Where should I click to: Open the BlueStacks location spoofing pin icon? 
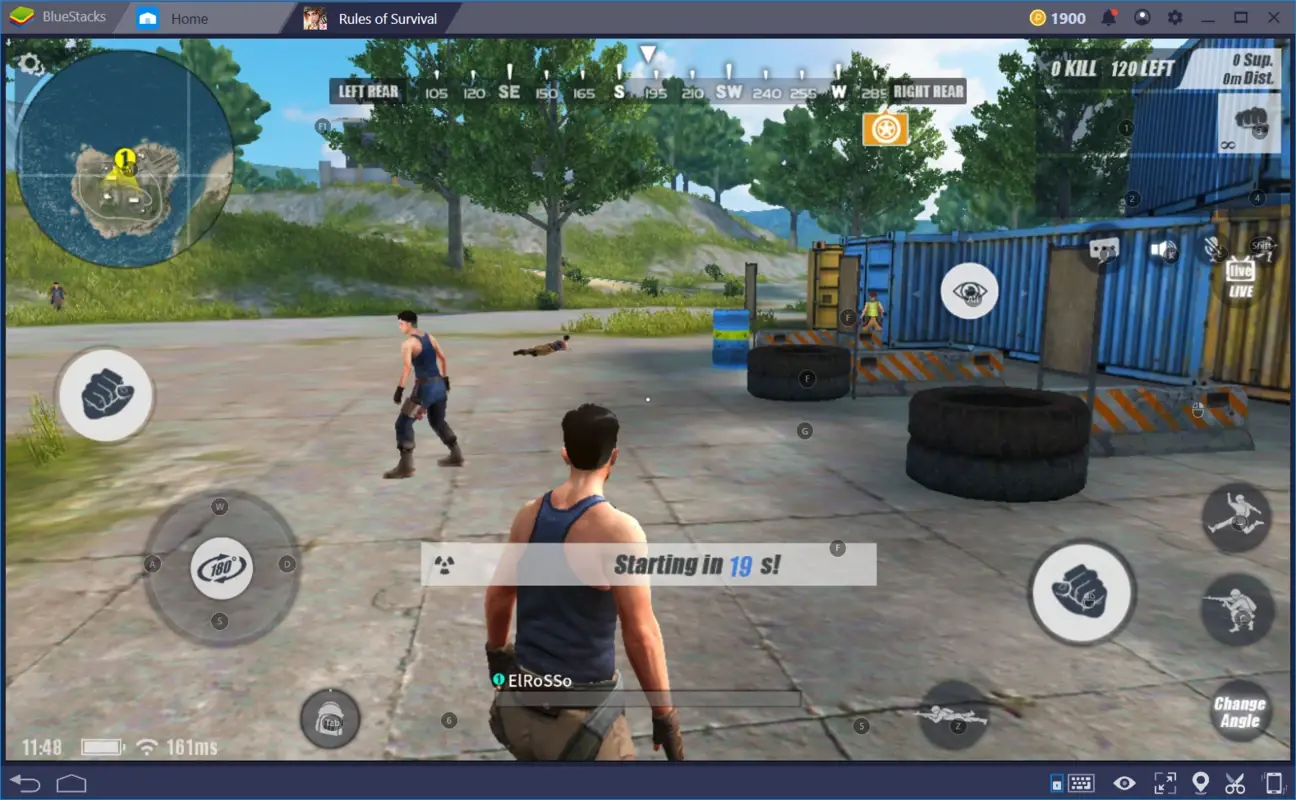tap(1201, 781)
